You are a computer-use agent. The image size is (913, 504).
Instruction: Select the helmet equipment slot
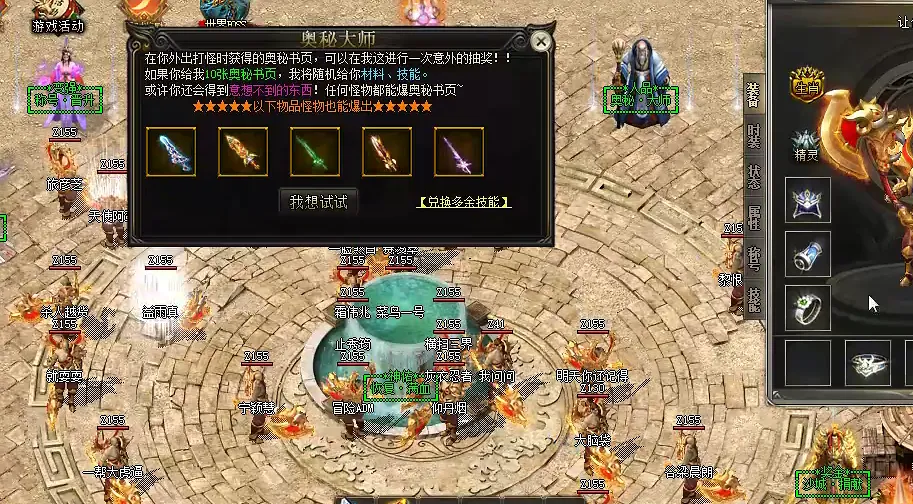[x=808, y=200]
